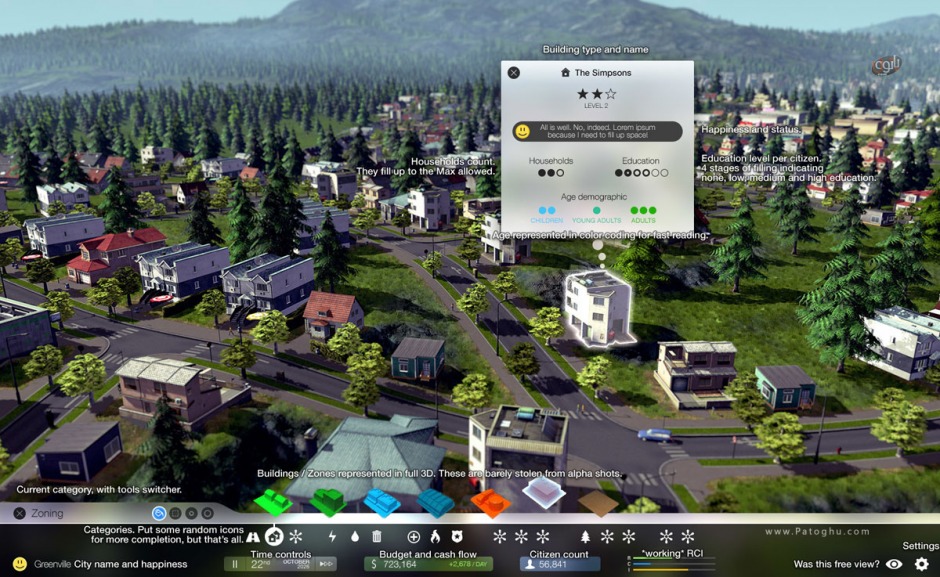Toggle free view eye icon
Screen dimensions: 940x577
tap(894, 565)
